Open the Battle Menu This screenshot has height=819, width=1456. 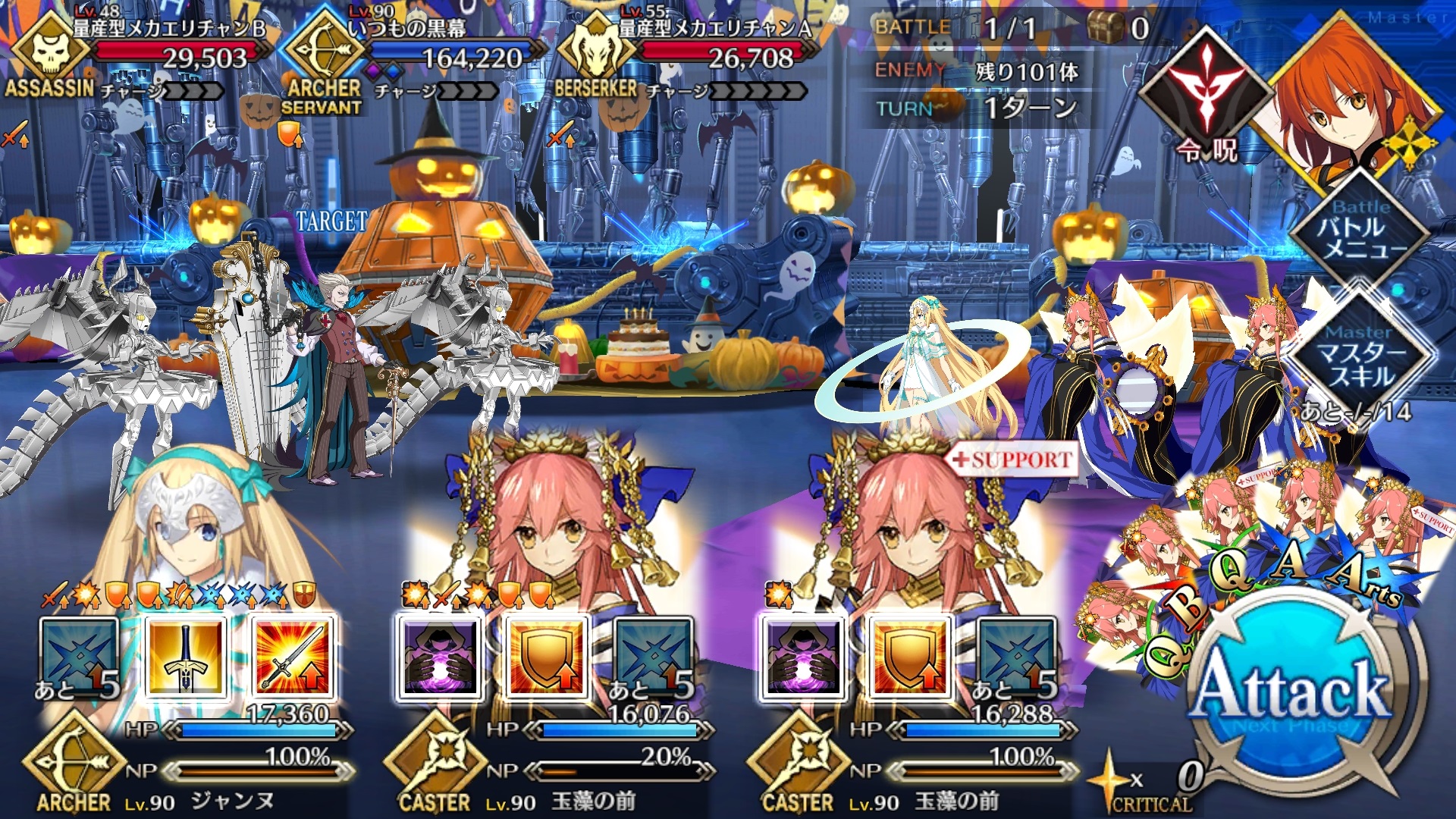[x=1360, y=237]
